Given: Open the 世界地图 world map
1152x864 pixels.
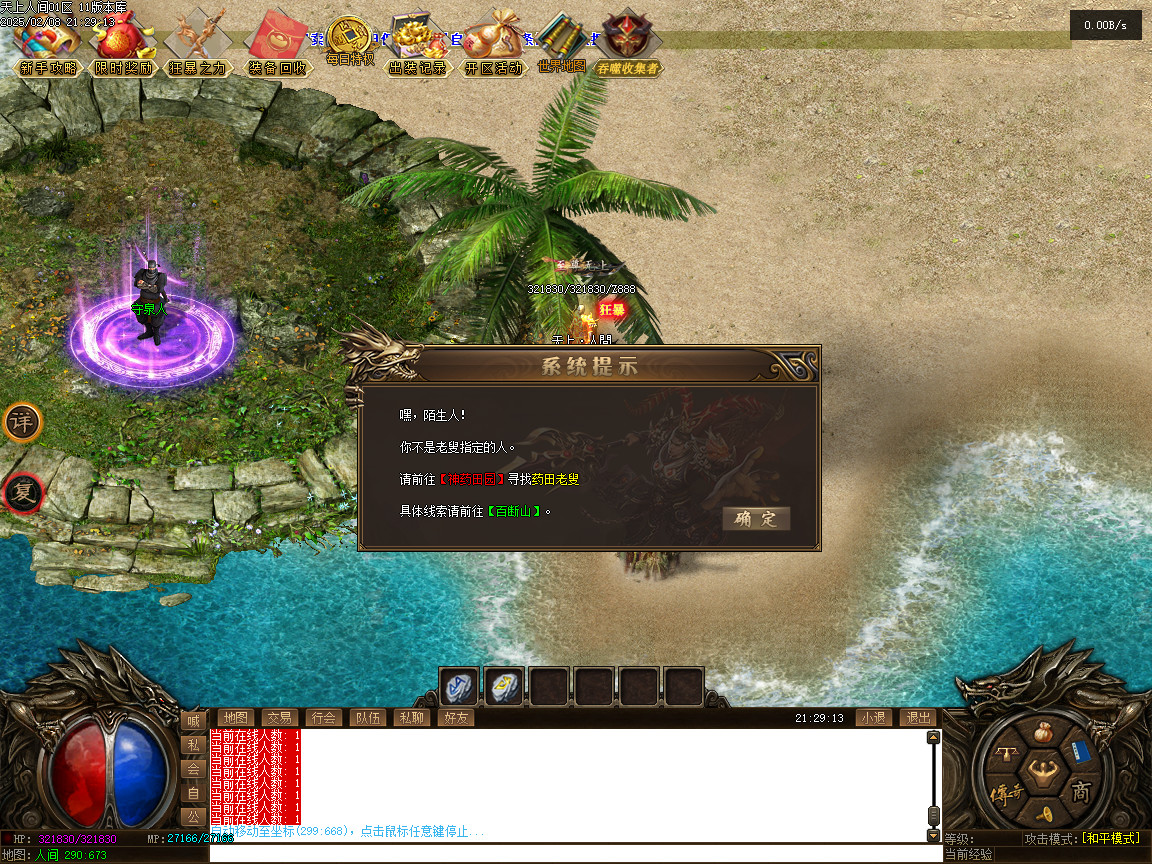Looking at the screenshot, I should coord(561,45).
